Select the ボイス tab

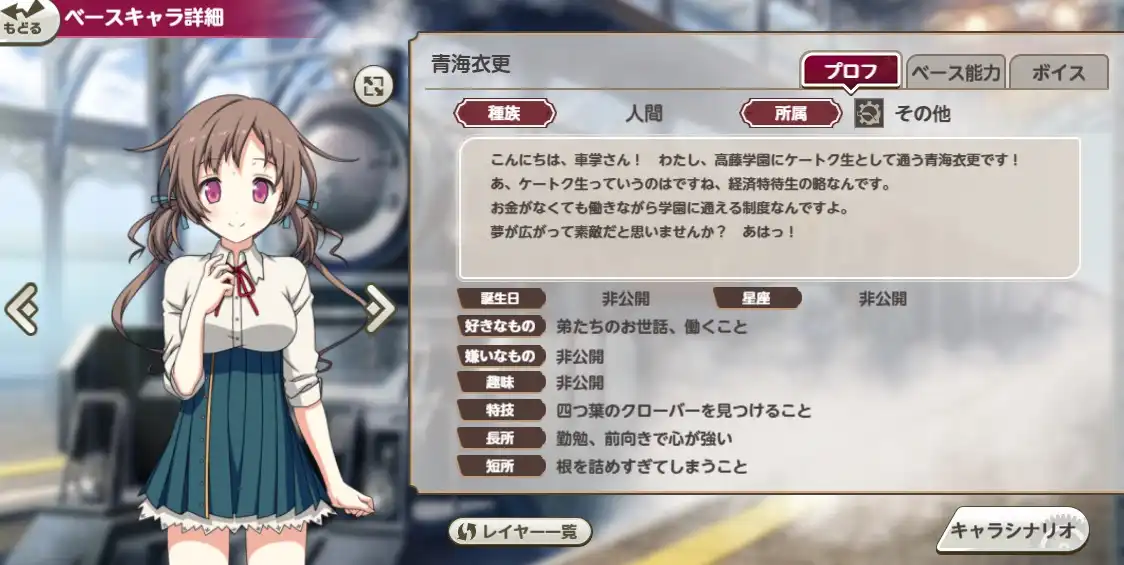(1058, 72)
